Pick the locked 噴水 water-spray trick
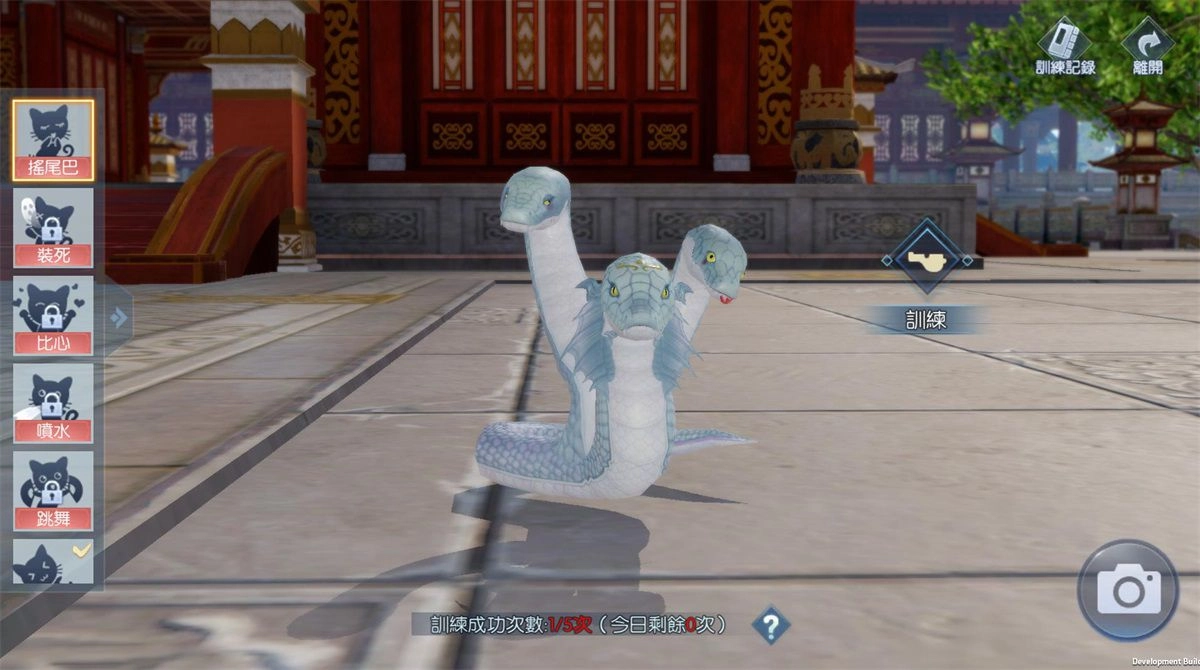 pyautogui.click(x=53, y=403)
